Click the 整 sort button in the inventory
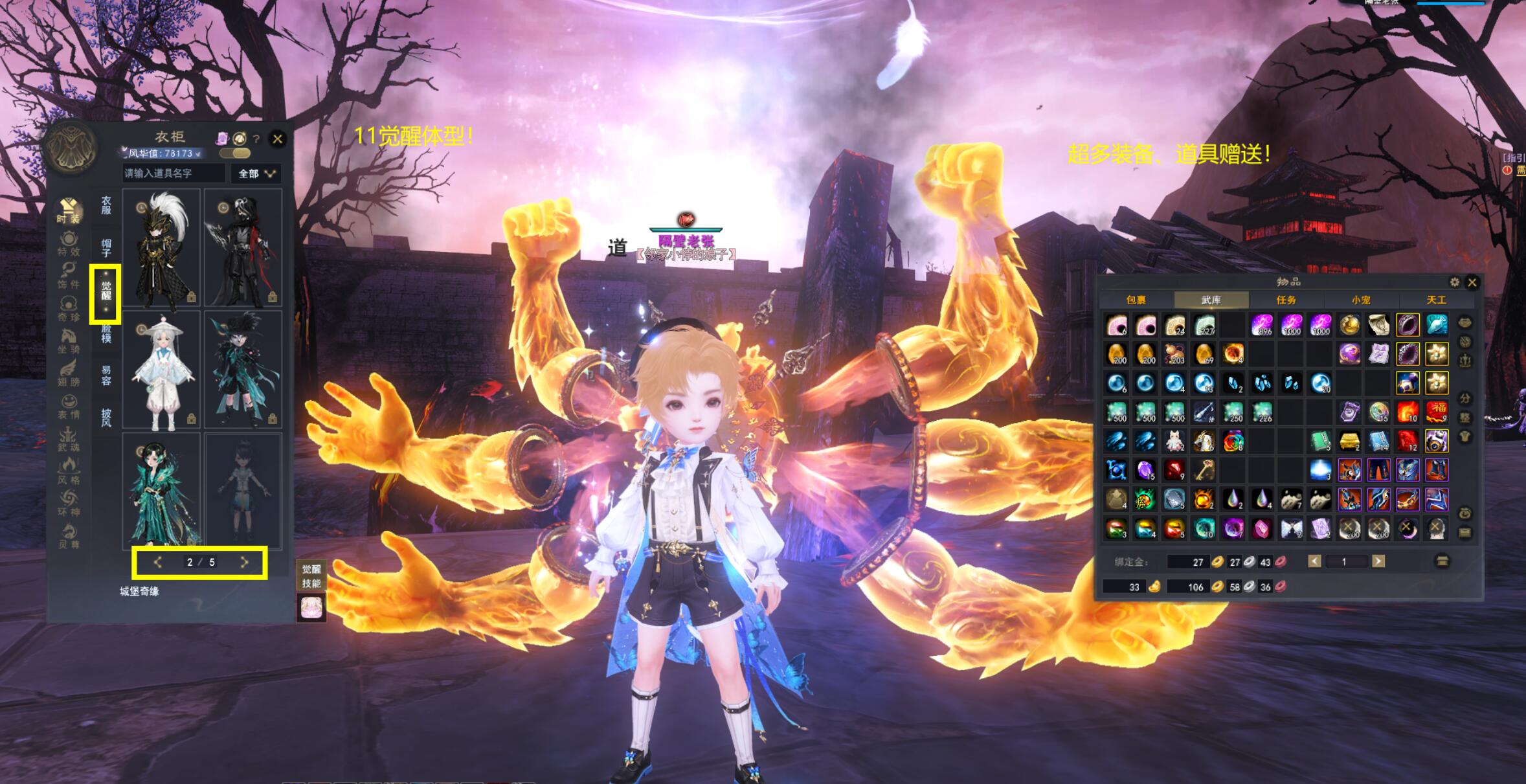The width and height of the screenshot is (1526, 784). 1465,418
